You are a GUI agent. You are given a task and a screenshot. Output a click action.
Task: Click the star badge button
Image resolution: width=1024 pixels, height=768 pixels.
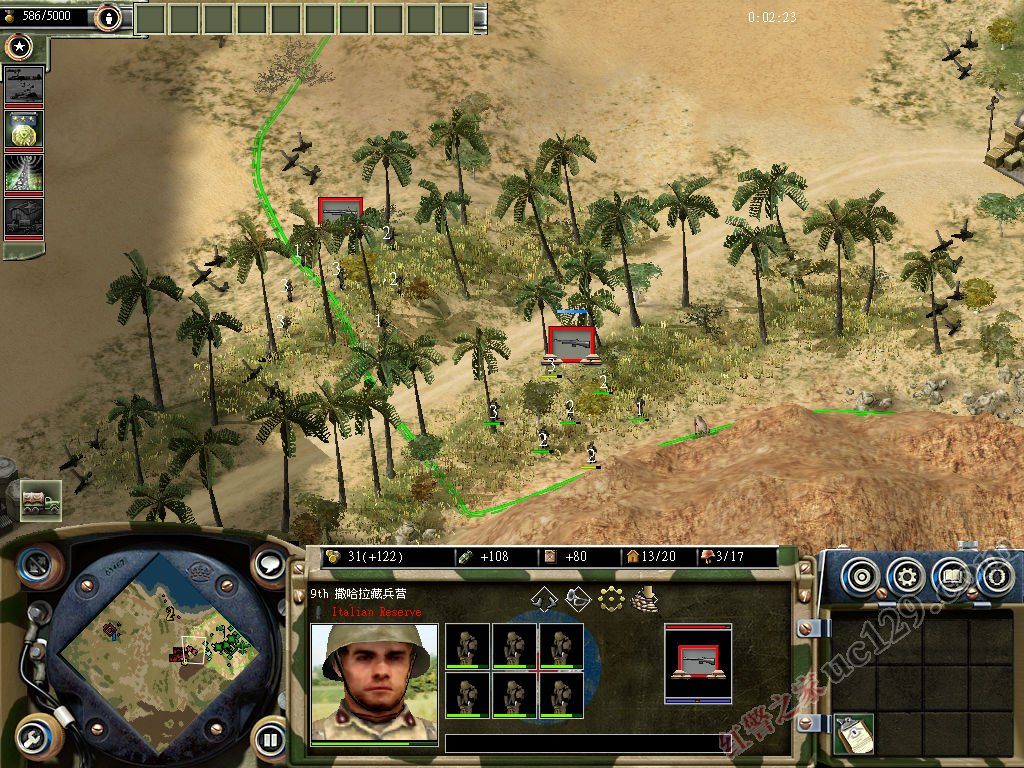(18, 46)
